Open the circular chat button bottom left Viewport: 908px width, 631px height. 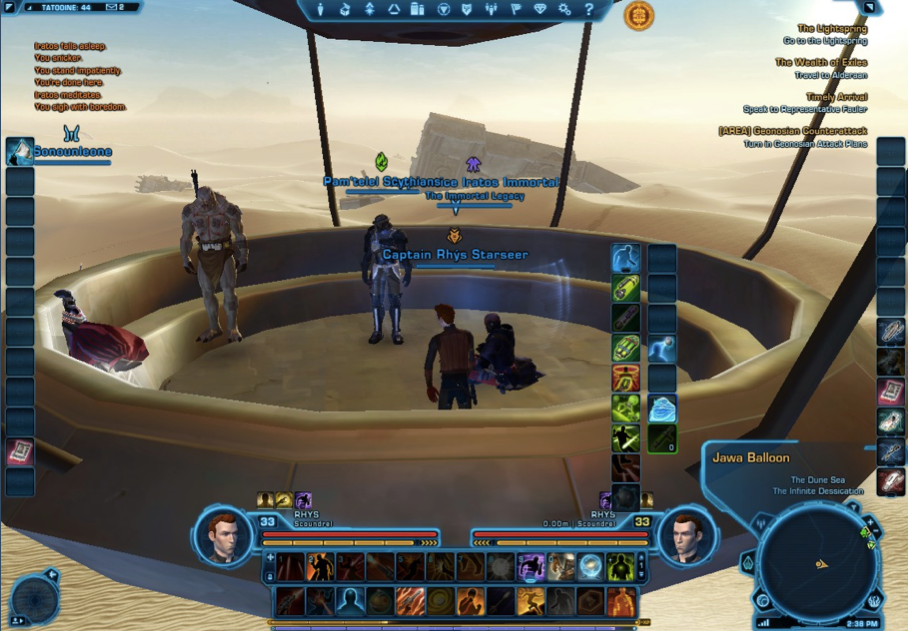coord(34,598)
